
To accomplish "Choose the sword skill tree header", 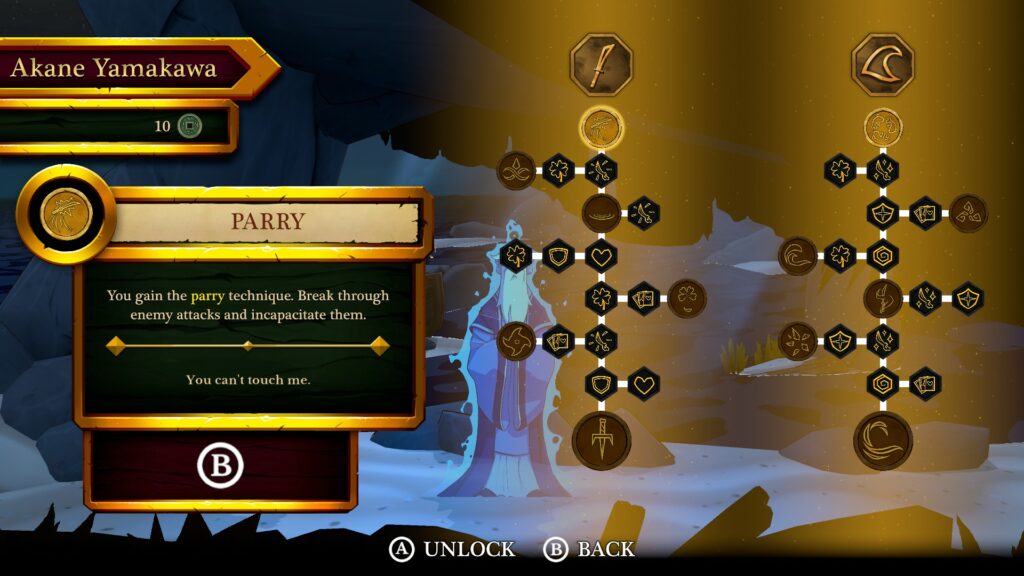I will click(601, 62).
